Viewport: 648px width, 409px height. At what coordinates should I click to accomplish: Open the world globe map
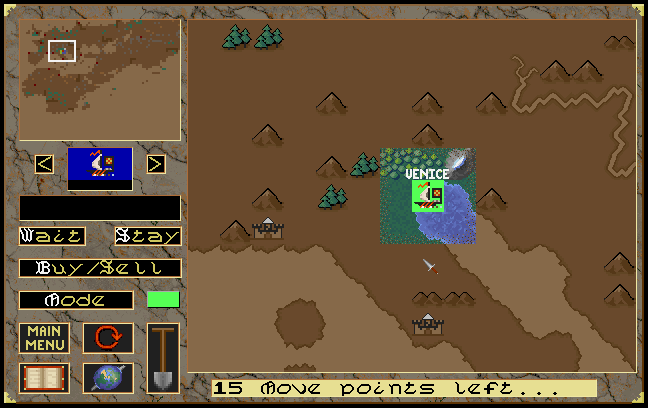[x=108, y=378]
